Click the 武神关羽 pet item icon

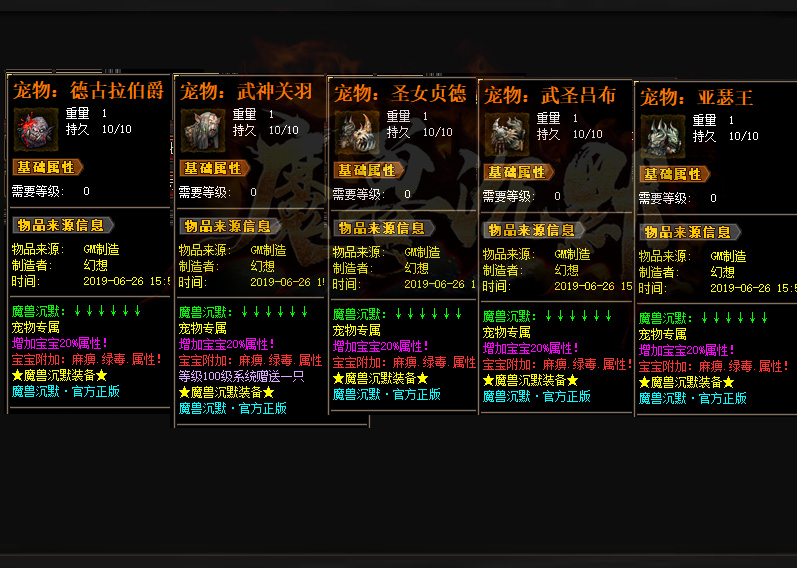click(204, 130)
